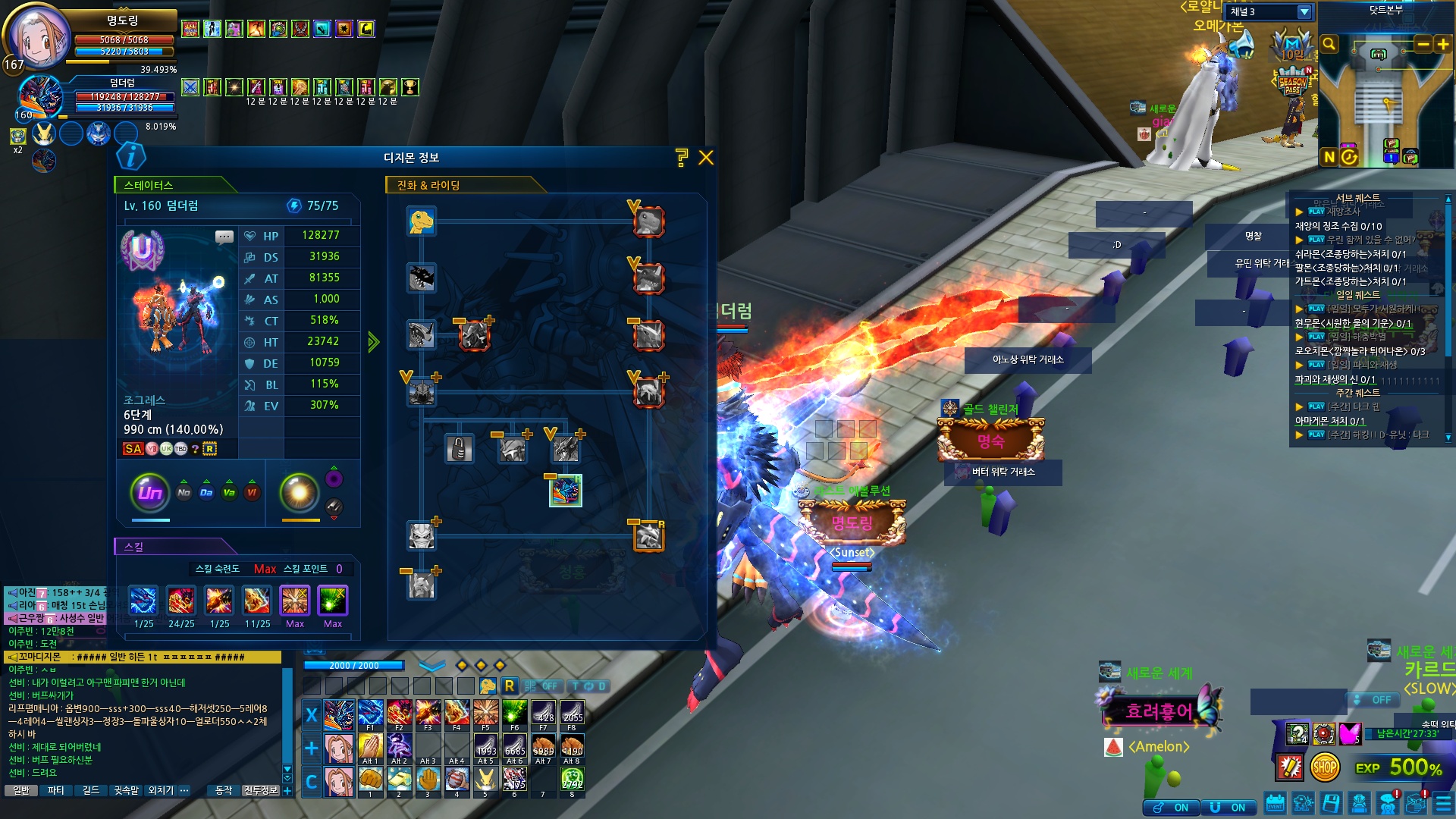
Task: Activate the F1 blue dragon skill
Action: coord(370,714)
